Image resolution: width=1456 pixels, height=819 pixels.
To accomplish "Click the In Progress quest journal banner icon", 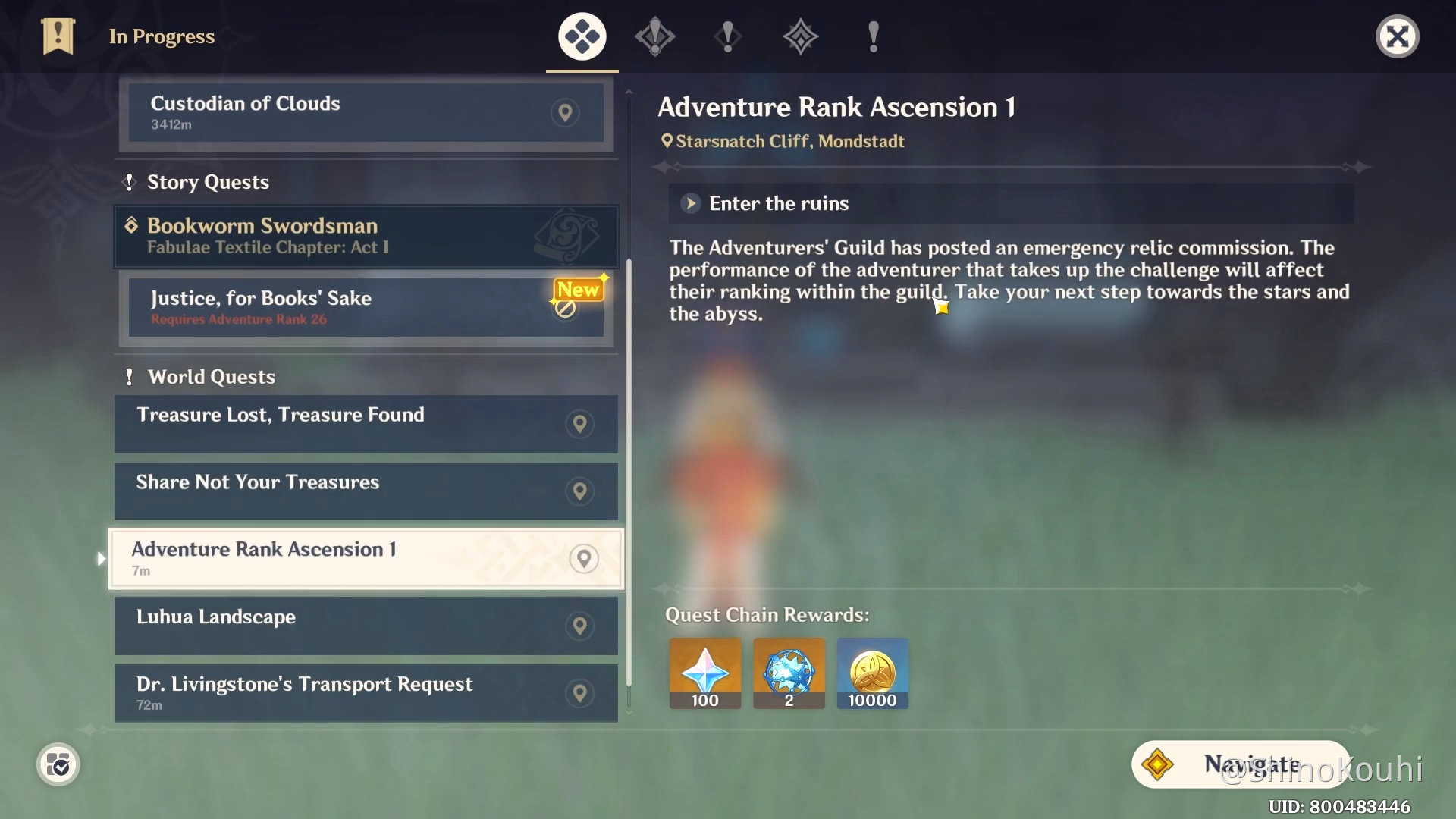I will point(58,36).
